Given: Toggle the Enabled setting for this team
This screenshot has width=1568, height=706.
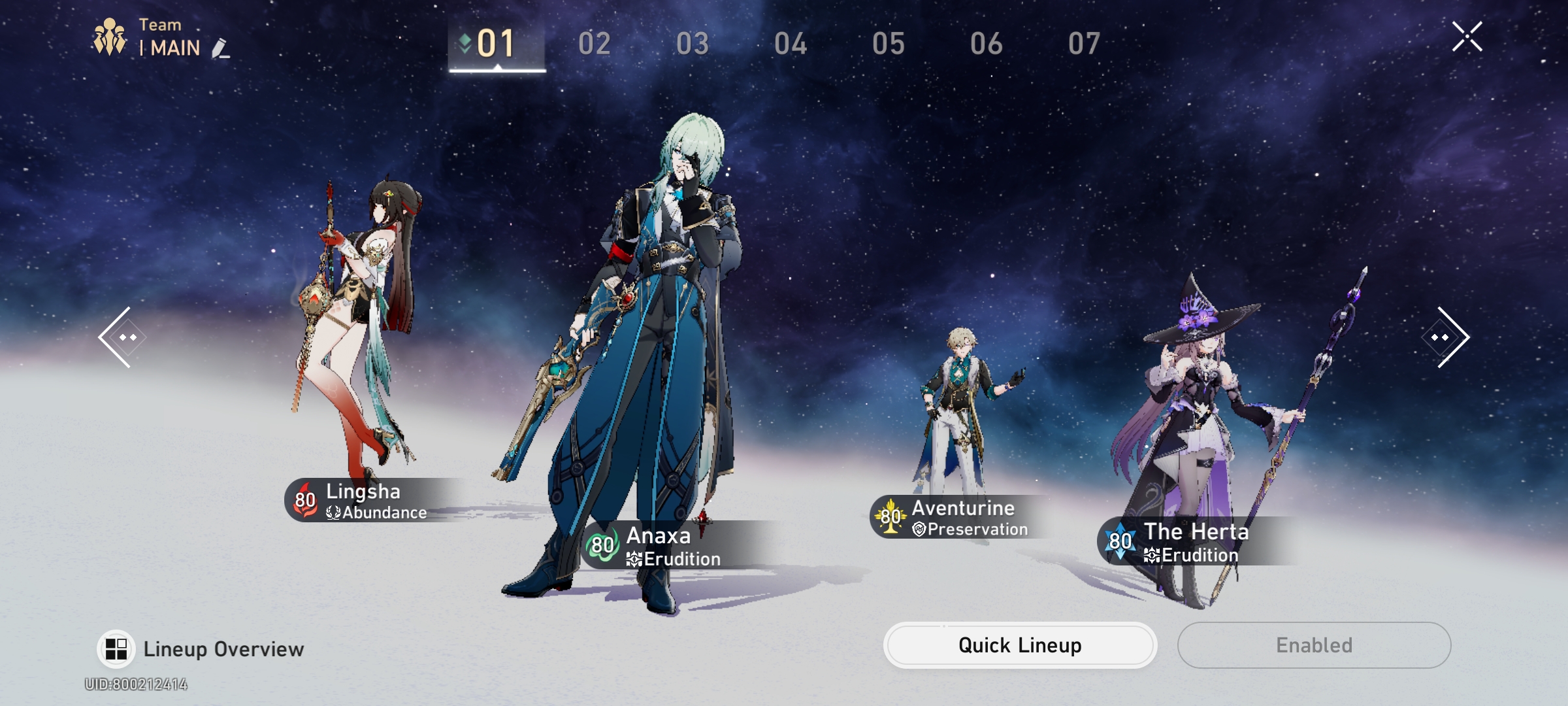Looking at the screenshot, I should click(x=1313, y=645).
